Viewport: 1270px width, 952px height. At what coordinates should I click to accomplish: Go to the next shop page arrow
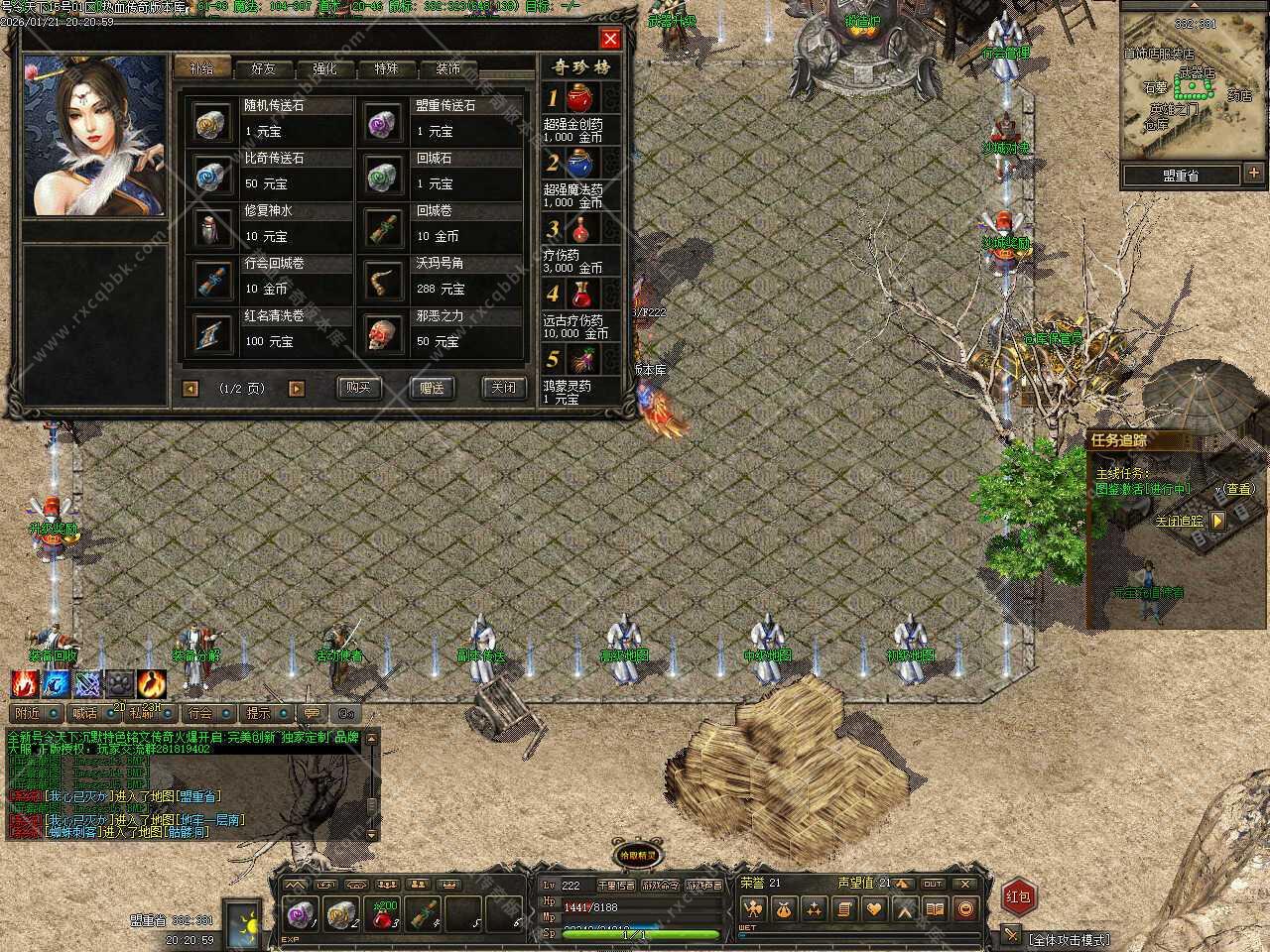point(296,389)
